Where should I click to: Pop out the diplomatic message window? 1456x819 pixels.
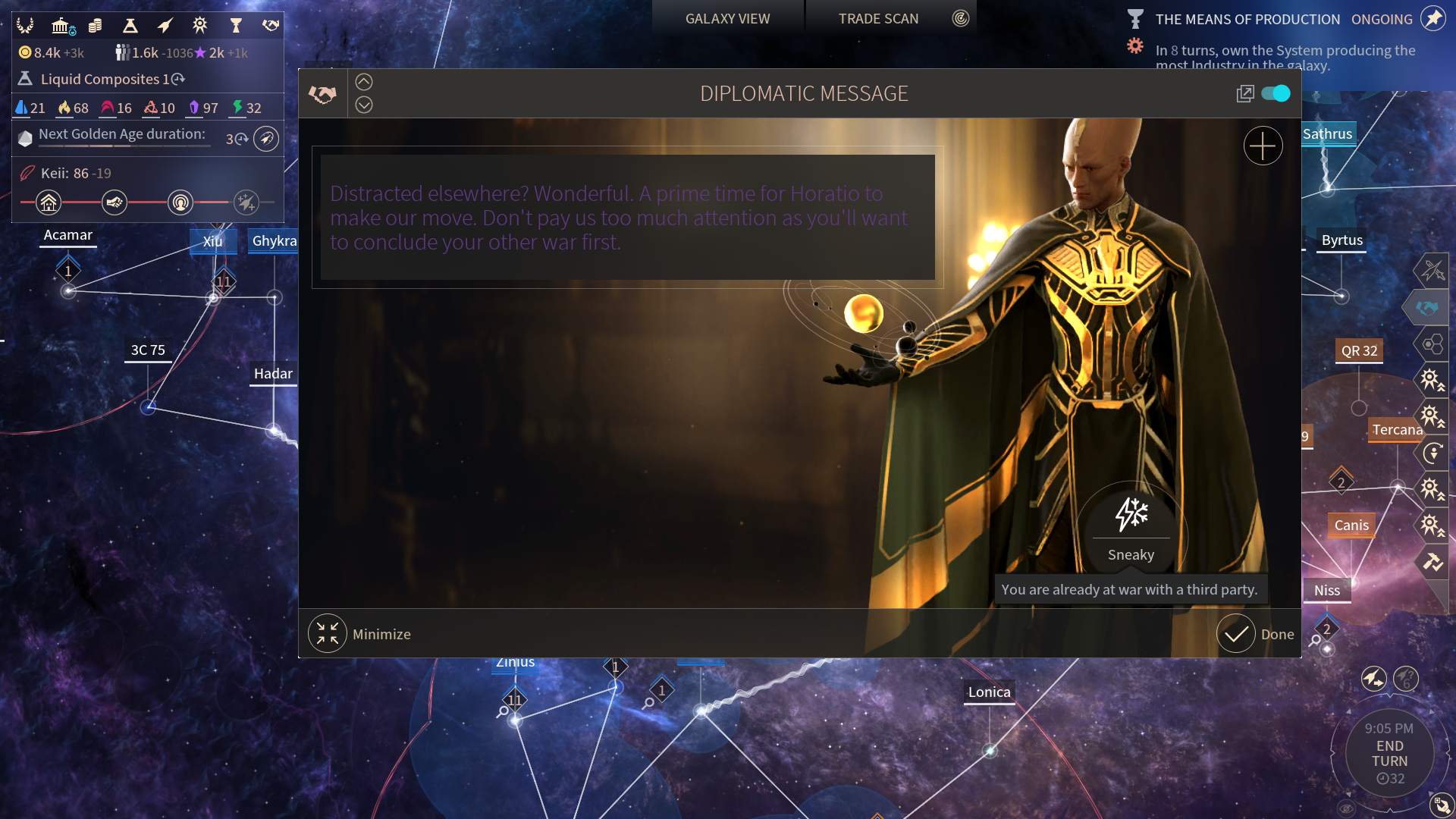tap(1244, 94)
